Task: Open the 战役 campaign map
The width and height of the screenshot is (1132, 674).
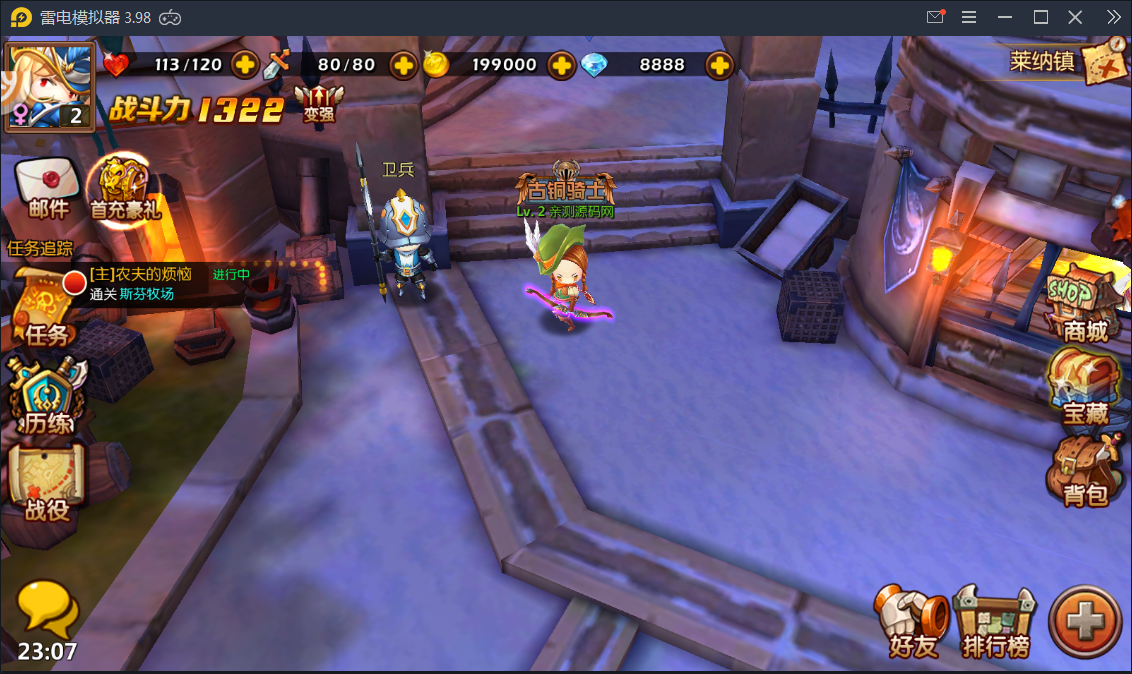Action: 47,484
